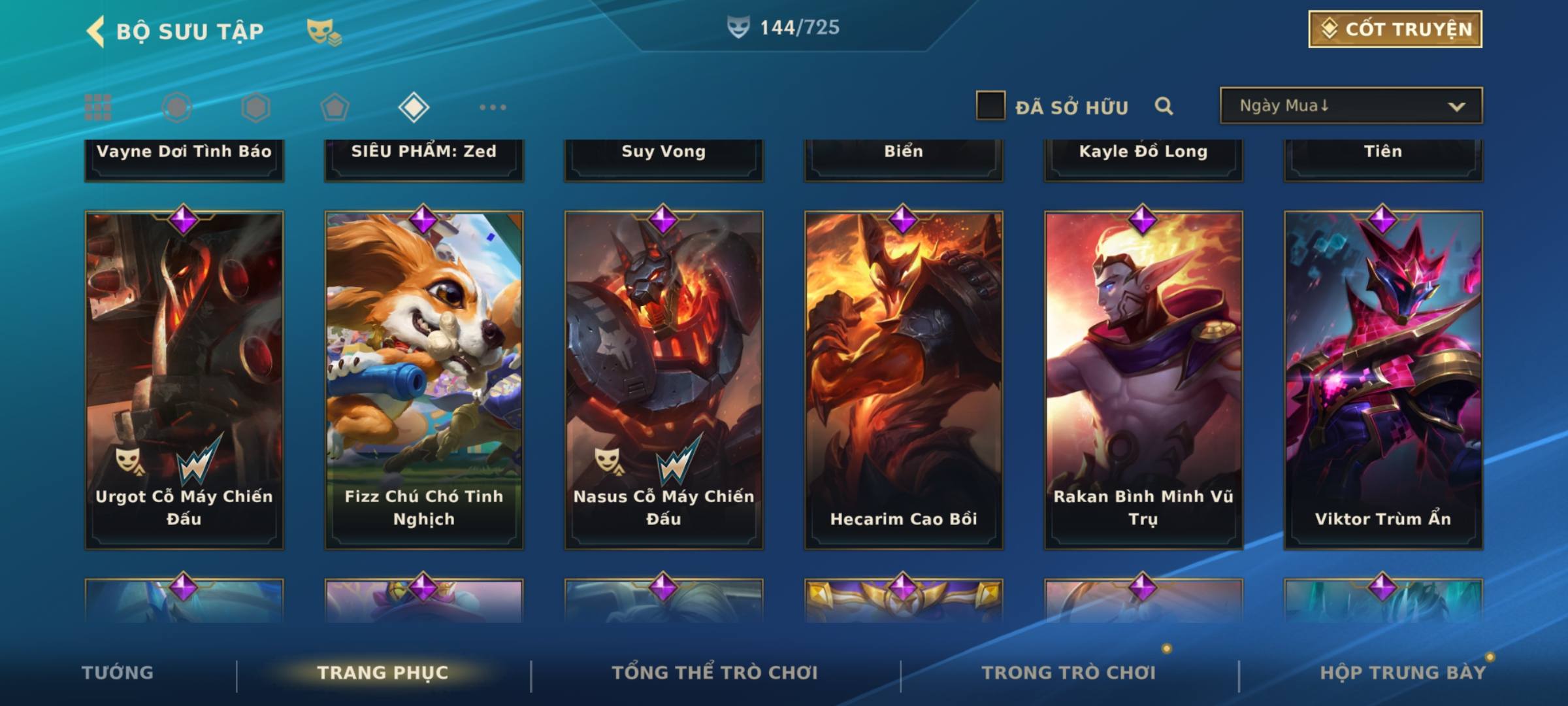The height and width of the screenshot is (706, 1568).
Task: Expand the Ngày Mua sort dropdown
Action: point(1350,106)
